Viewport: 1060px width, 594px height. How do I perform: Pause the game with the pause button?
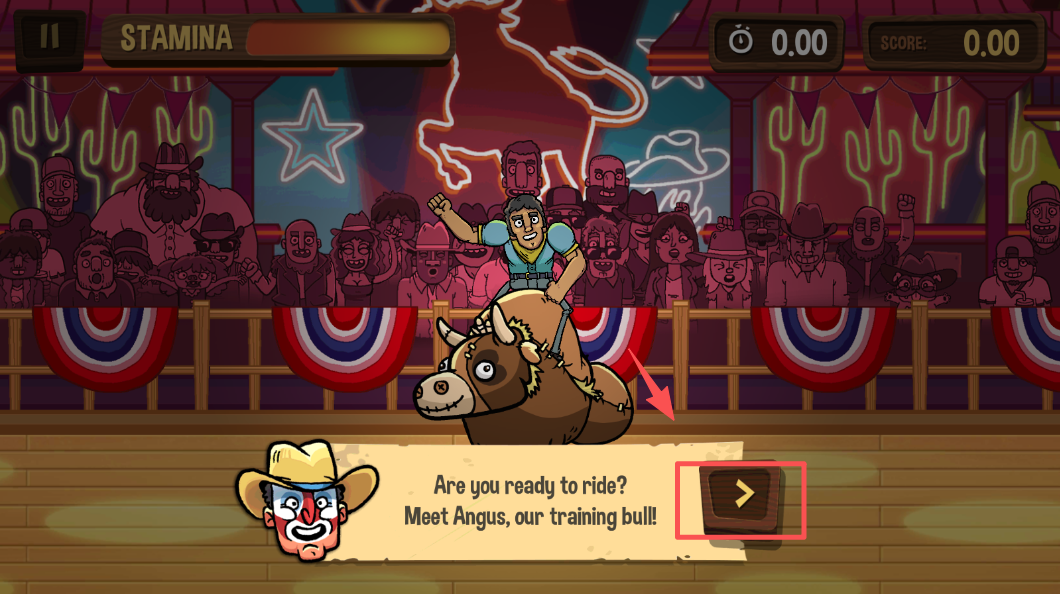48,37
